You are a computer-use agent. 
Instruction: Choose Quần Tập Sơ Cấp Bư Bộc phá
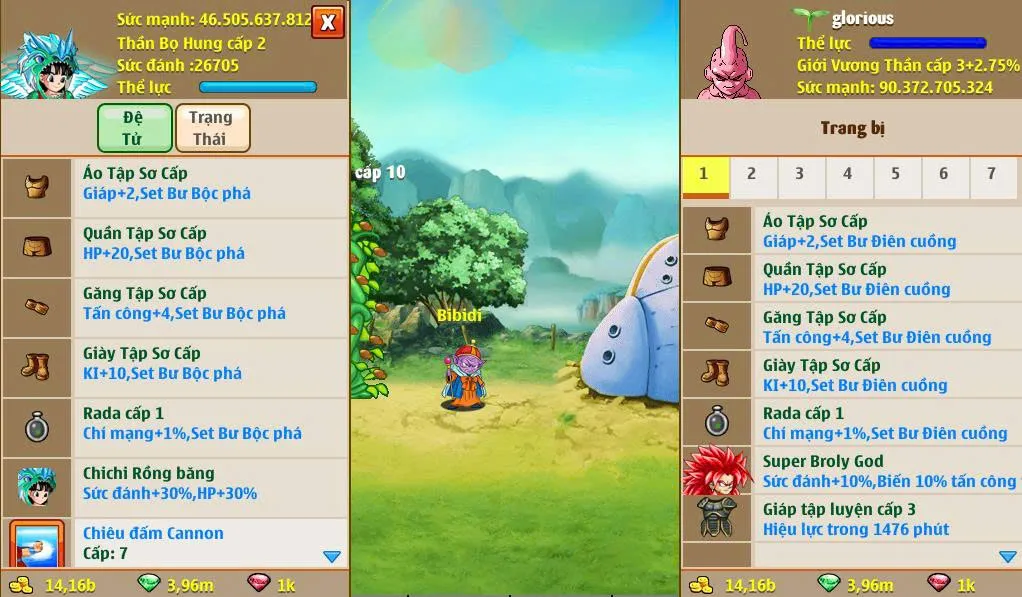(x=175, y=244)
